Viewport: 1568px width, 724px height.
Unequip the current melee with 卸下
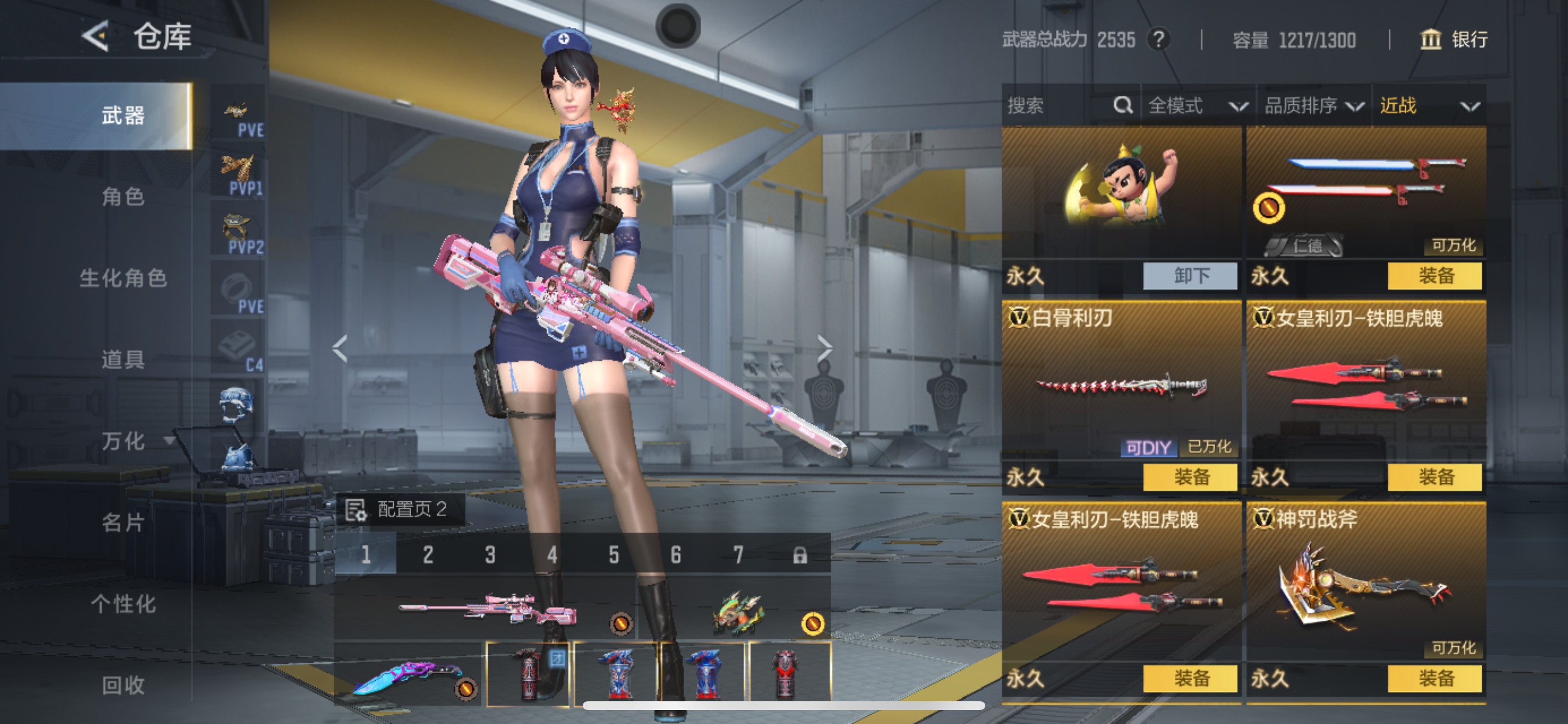tap(1190, 276)
